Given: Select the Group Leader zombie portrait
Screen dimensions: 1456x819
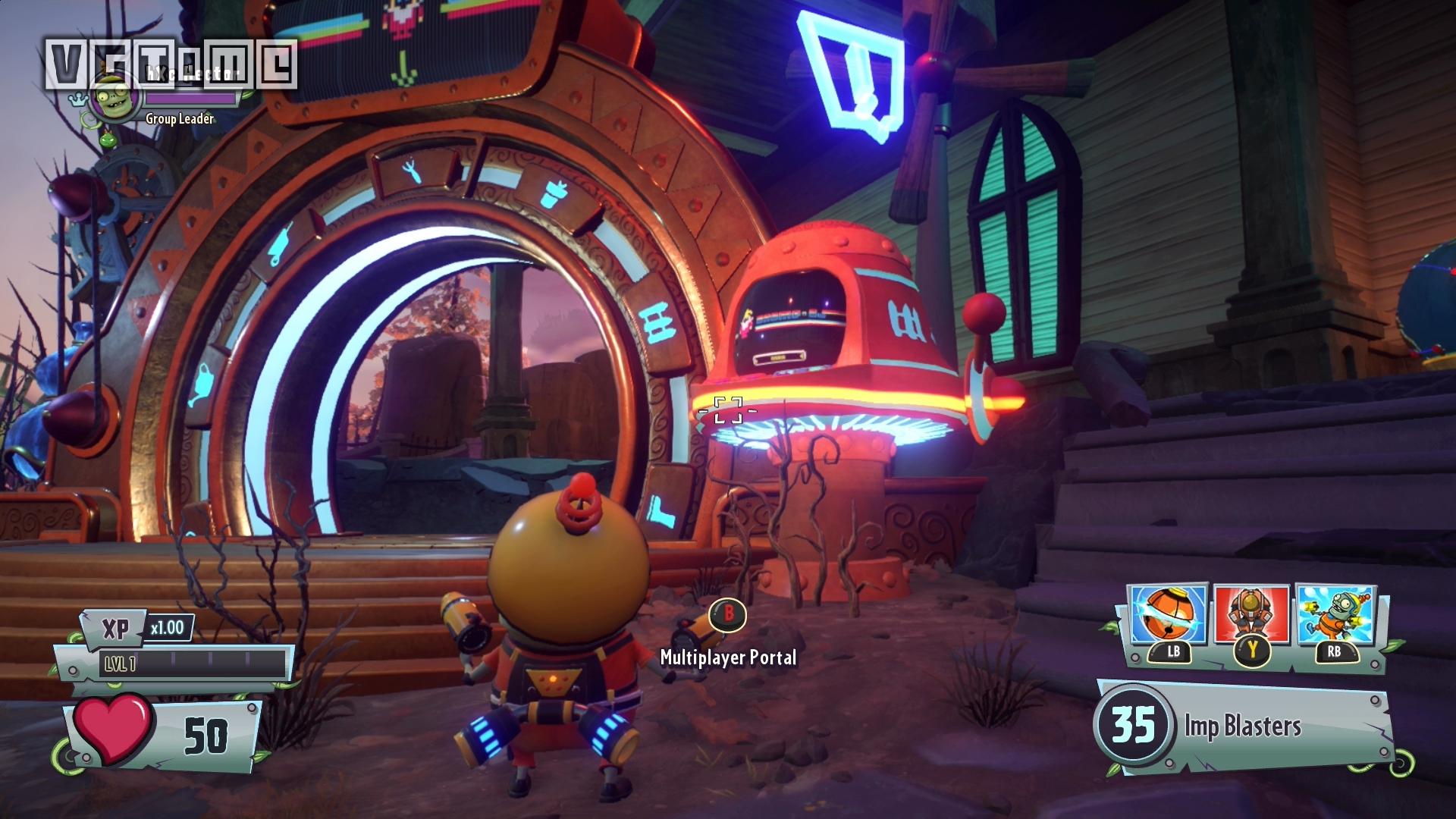Looking at the screenshot, I should [x=115, y=97].
